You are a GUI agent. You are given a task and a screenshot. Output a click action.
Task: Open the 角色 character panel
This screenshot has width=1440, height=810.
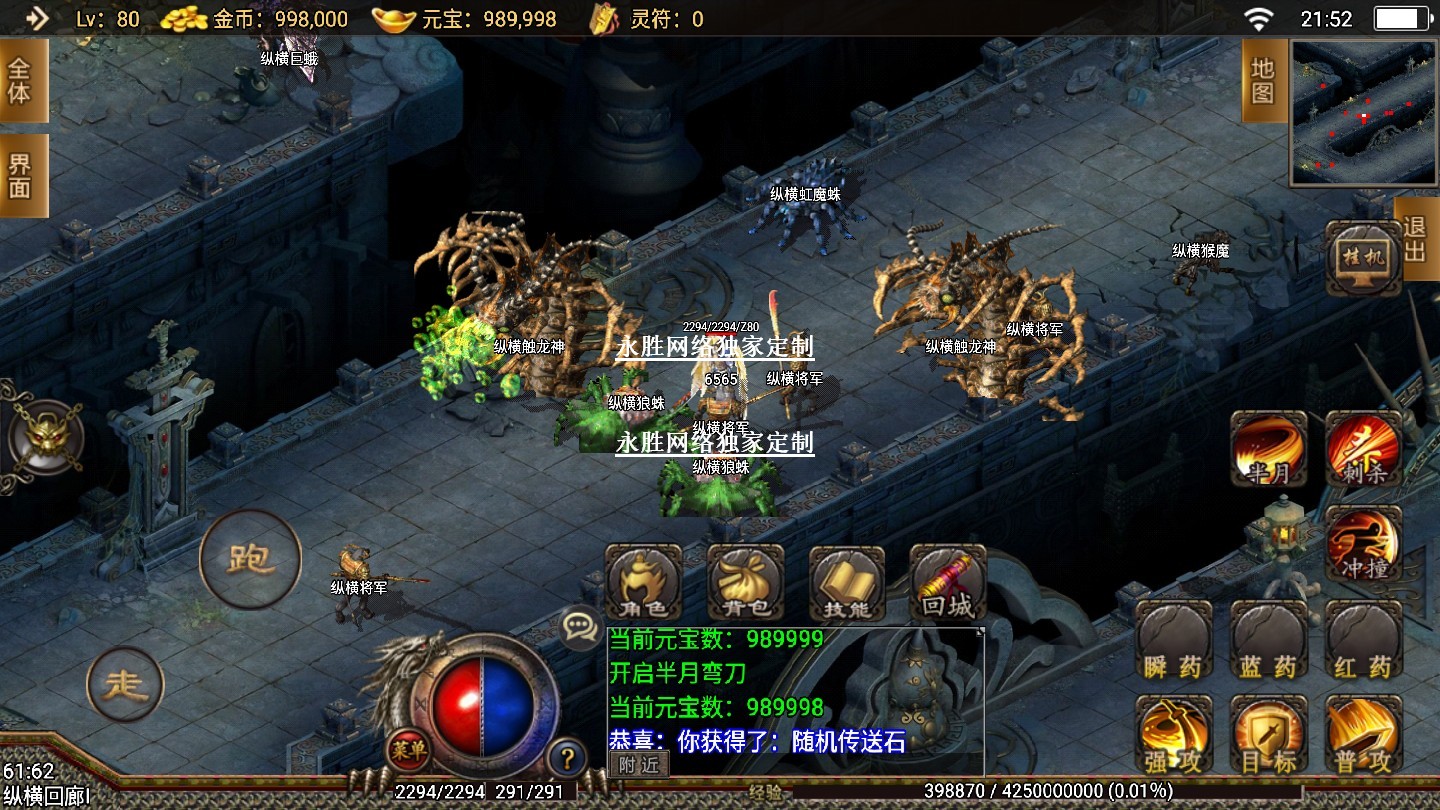(644, 583)
